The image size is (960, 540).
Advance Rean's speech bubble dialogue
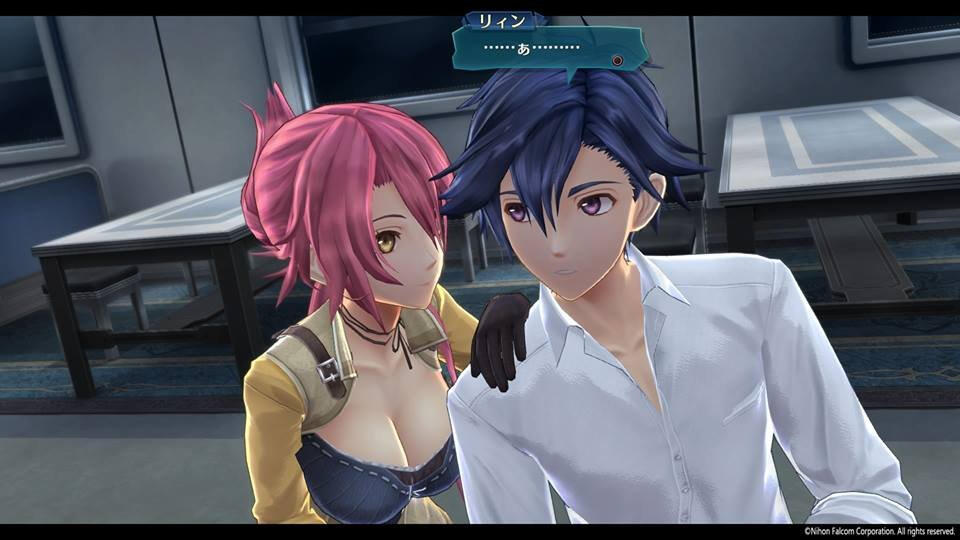[x=617, y=60]
